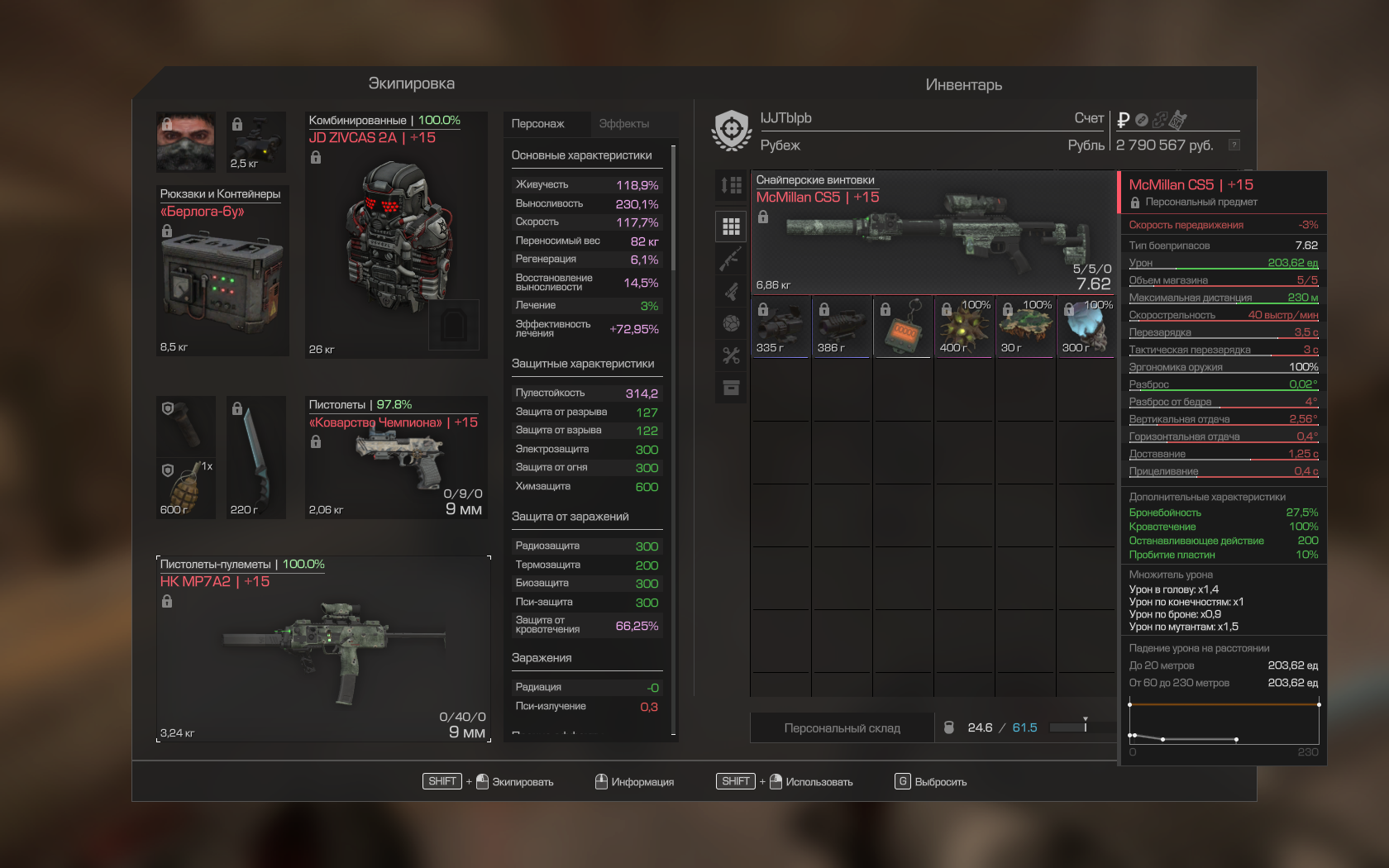Screen dimensions: 1389x868
Task: Select the combat knife slot
Action: (x=256, y=457)
